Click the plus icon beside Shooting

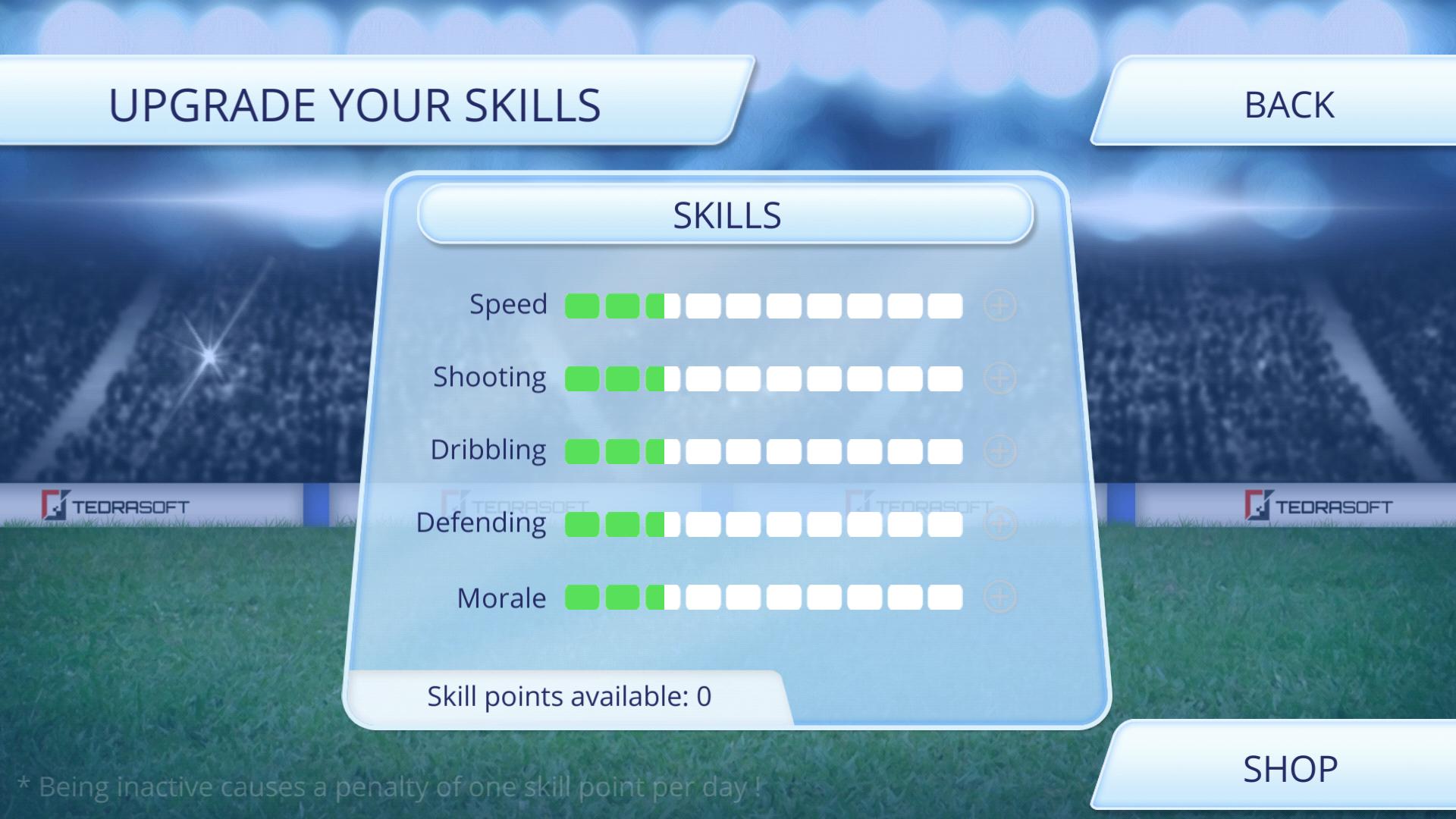coord(999,377)
